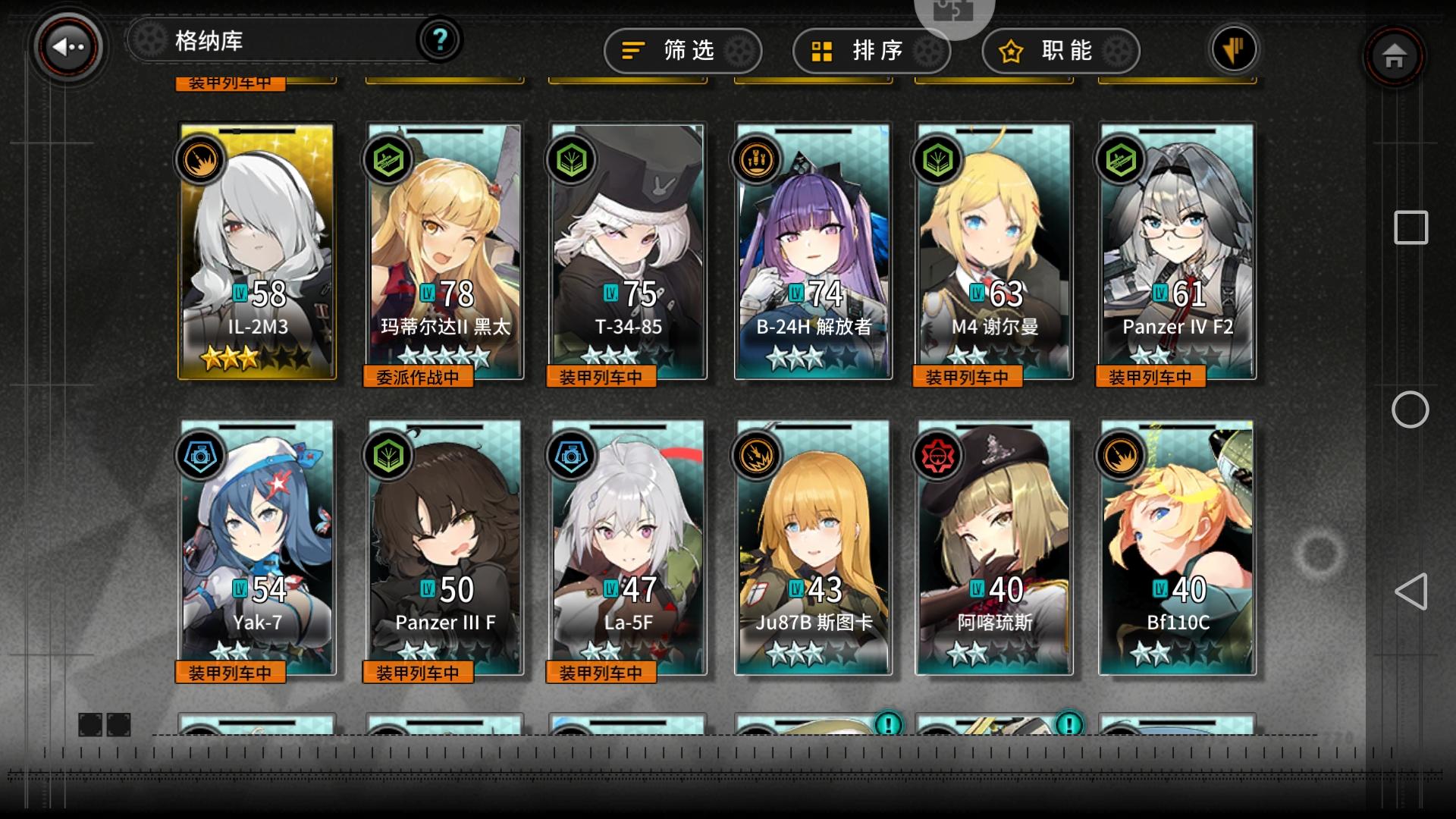Viewport: 1456px width, 819px height.
Task: Tap the question mark help icon
Action: (440, 40)
